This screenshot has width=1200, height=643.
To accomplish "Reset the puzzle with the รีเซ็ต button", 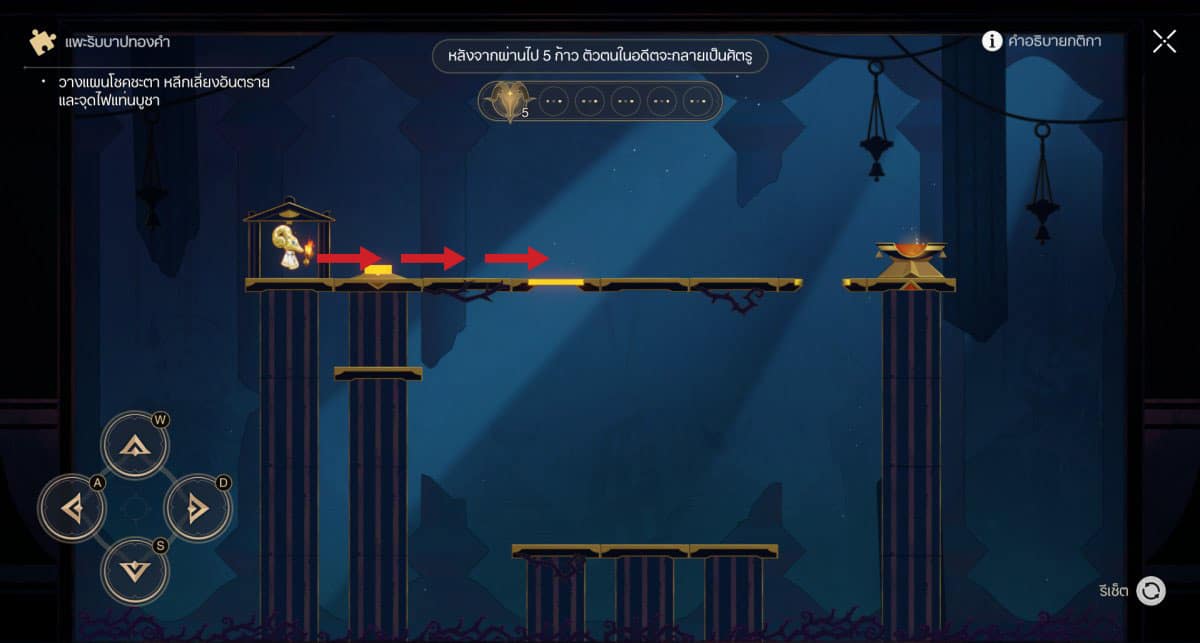I will (1151, 591).
